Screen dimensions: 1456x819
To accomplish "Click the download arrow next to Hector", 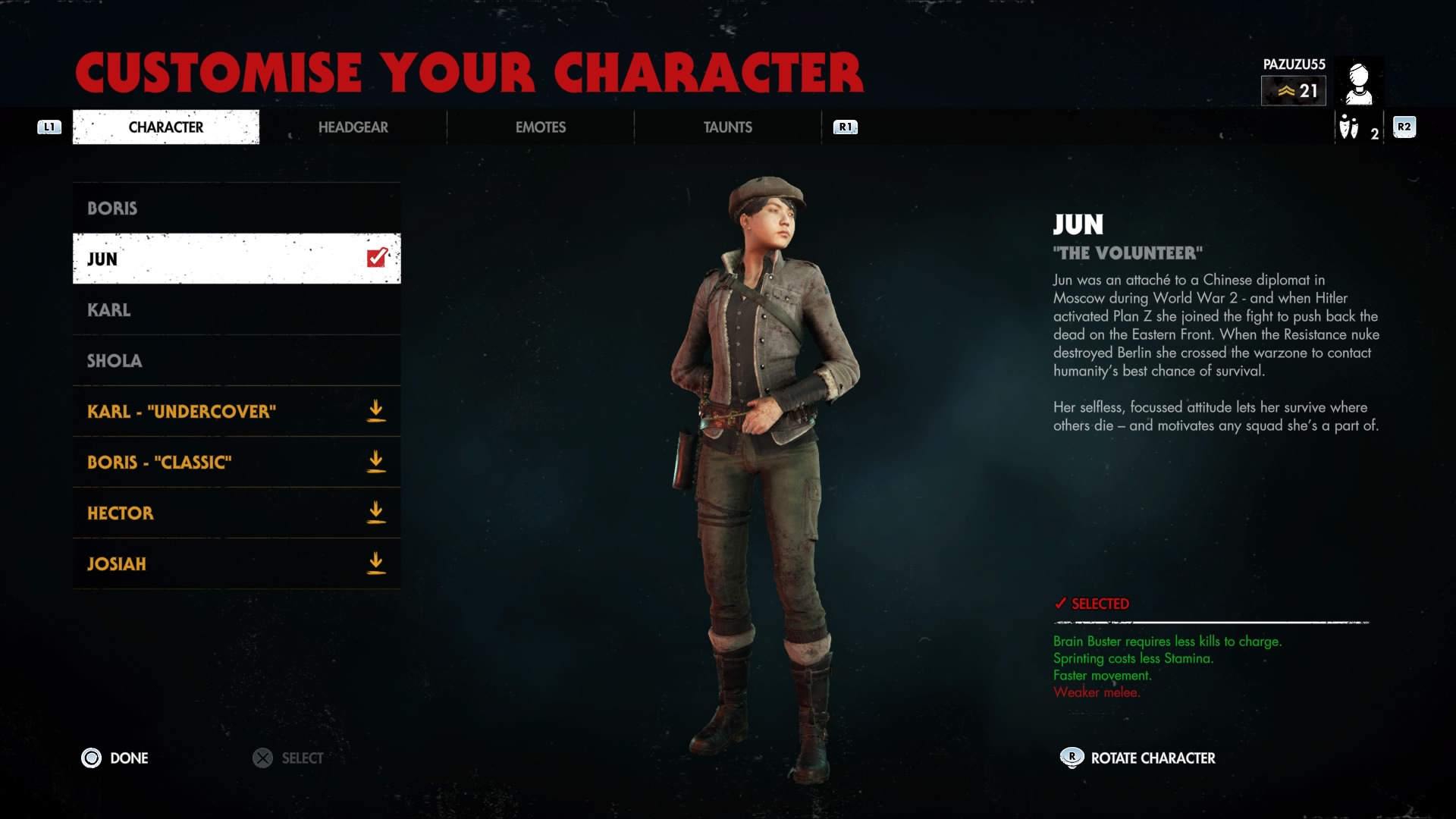I will coord(375,513).
